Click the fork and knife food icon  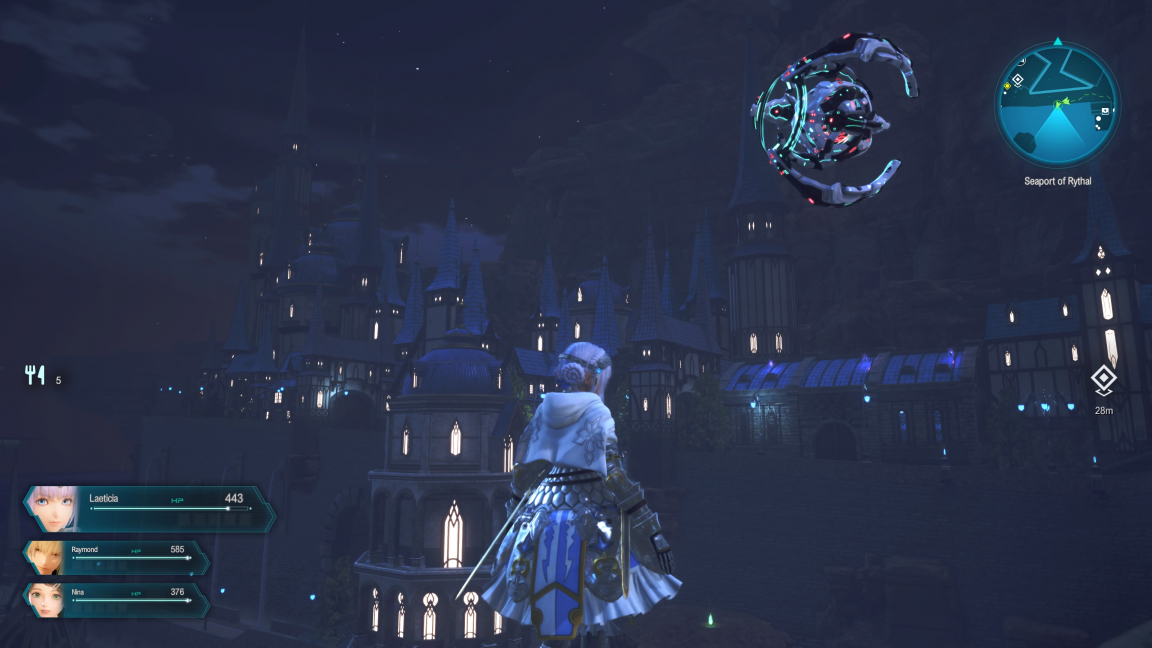[x=36, y=375]
